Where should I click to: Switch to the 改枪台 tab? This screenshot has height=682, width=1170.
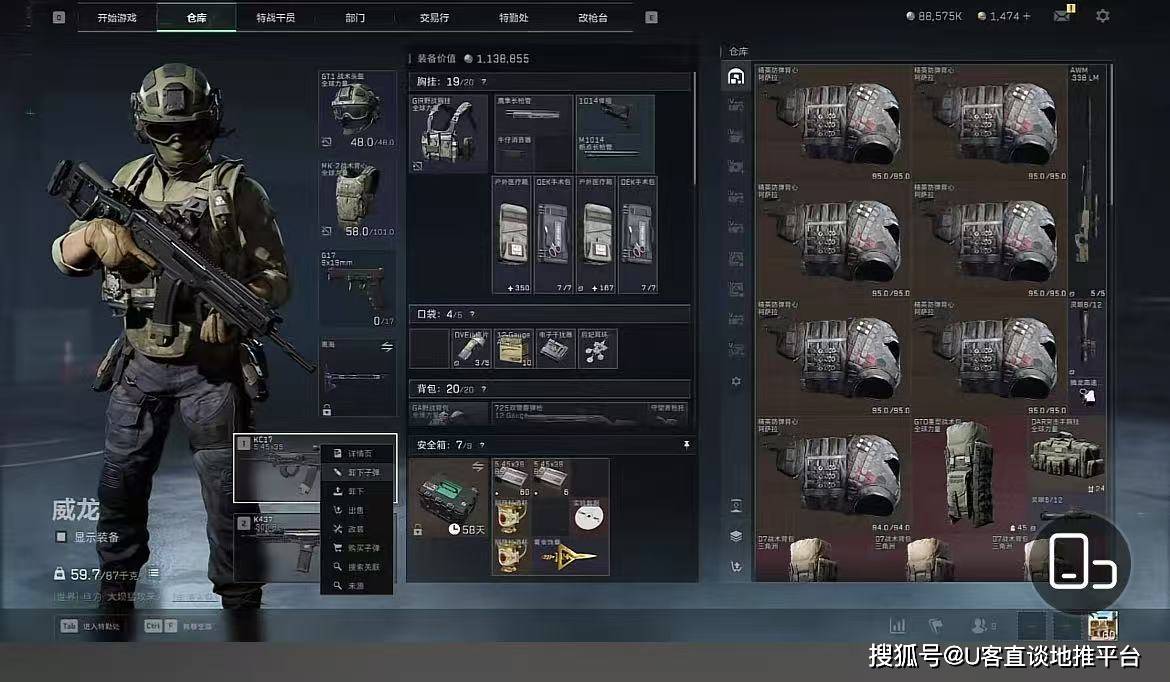(592, 18)
